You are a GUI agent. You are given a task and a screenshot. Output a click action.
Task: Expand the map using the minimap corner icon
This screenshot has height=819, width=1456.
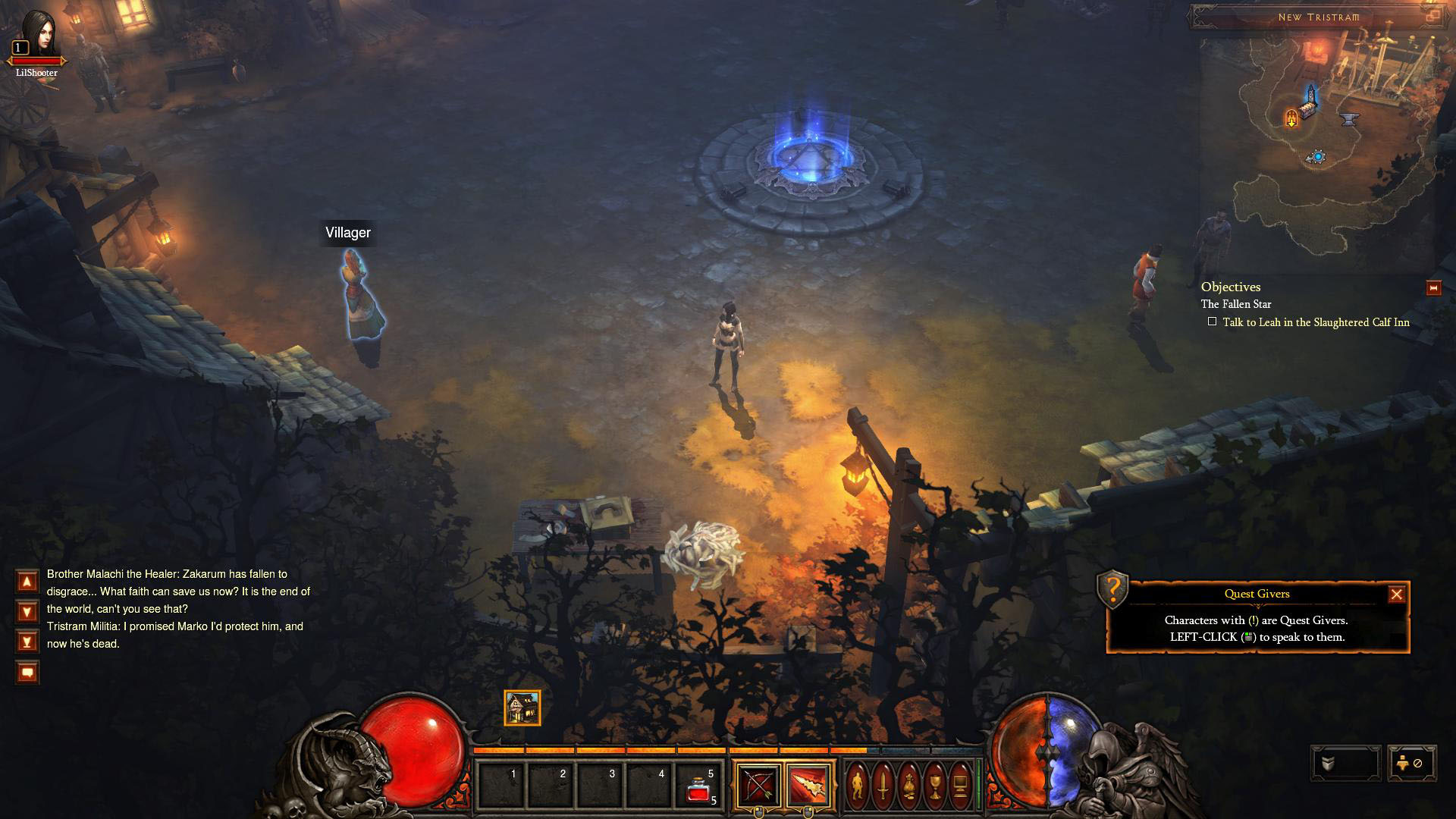click(1433, 16)
